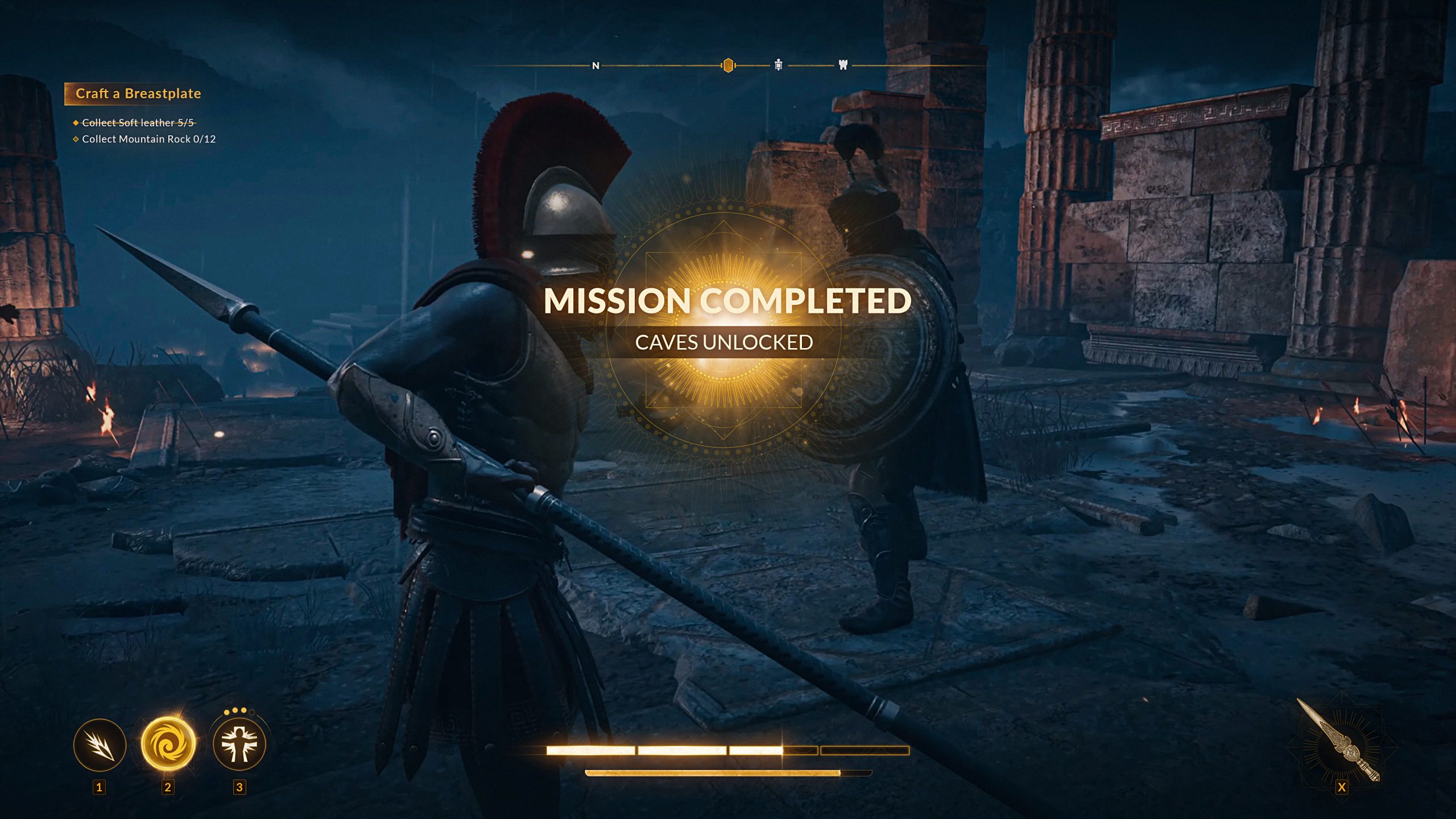Use the radiant figure ability icon
Image resolution: width=1456 pixels, height=819 pixels.
239,744
